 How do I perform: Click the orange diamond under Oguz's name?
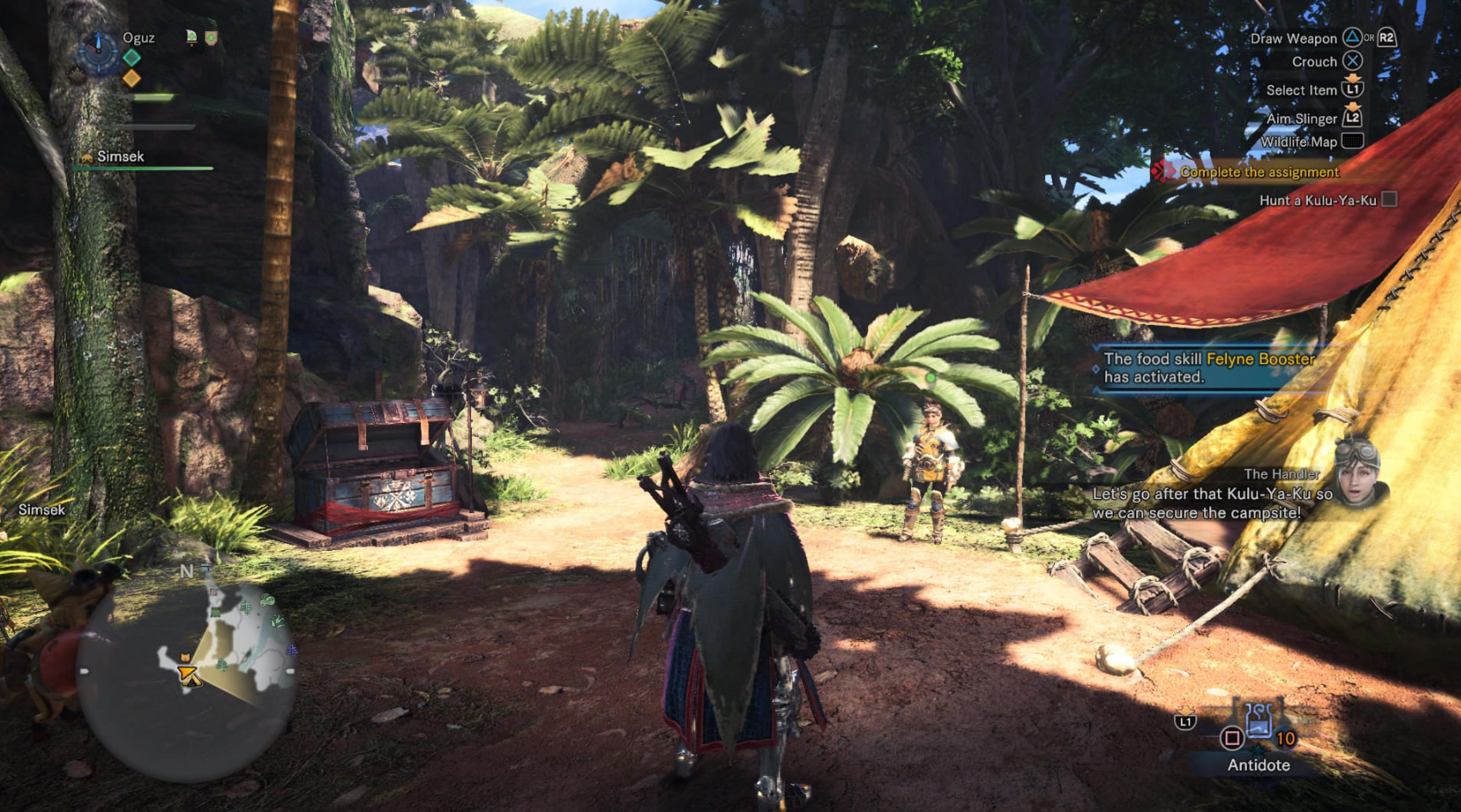click(131, 78)
